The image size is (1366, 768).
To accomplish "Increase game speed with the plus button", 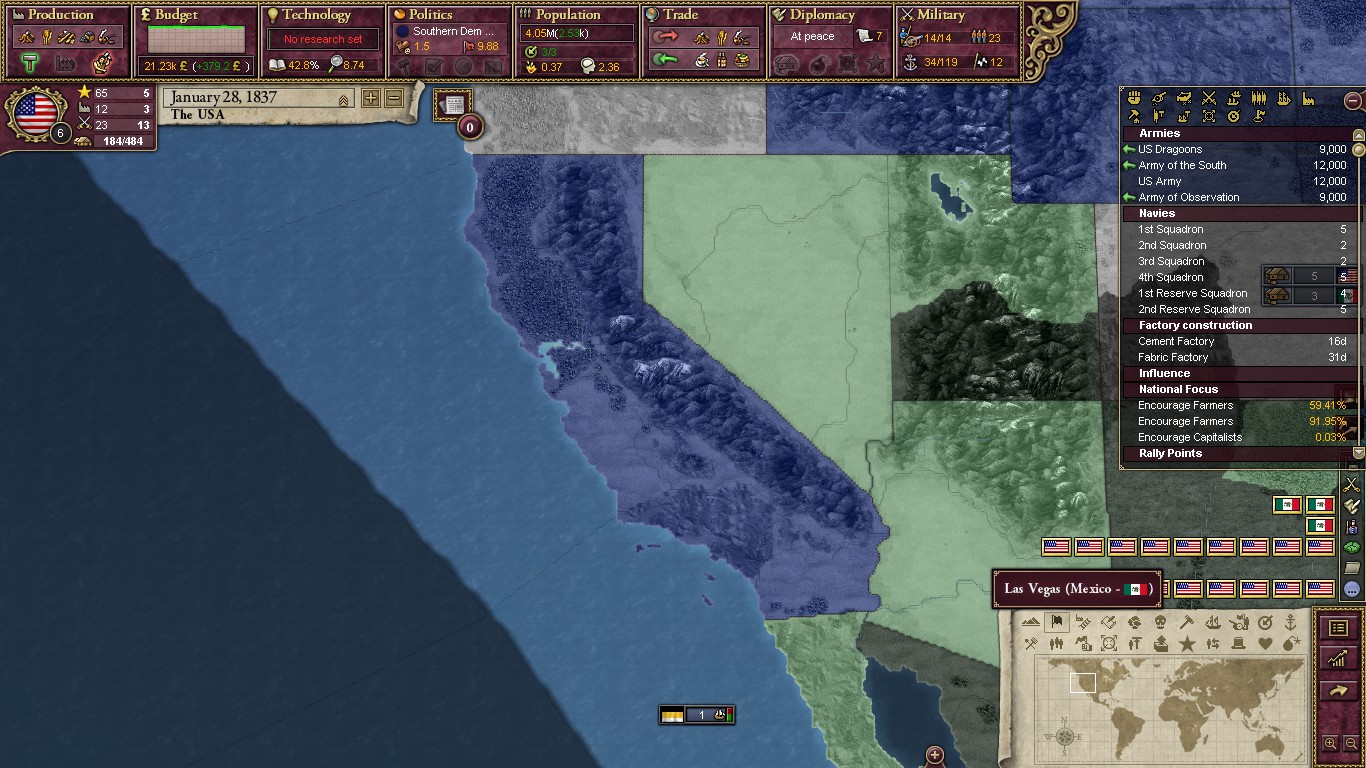I will point(370,97).
